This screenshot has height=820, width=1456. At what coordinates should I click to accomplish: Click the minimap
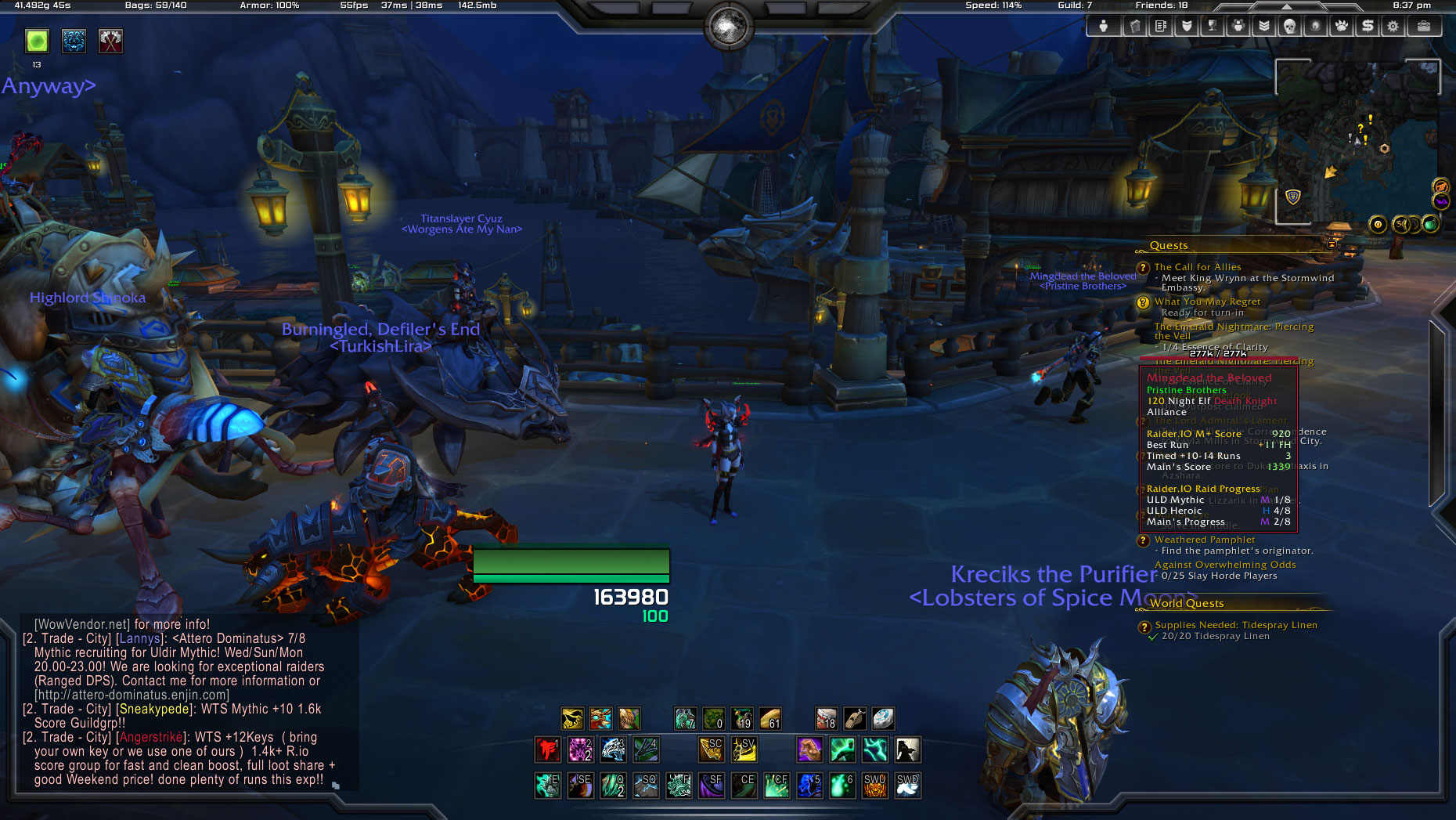[1358, 141]
